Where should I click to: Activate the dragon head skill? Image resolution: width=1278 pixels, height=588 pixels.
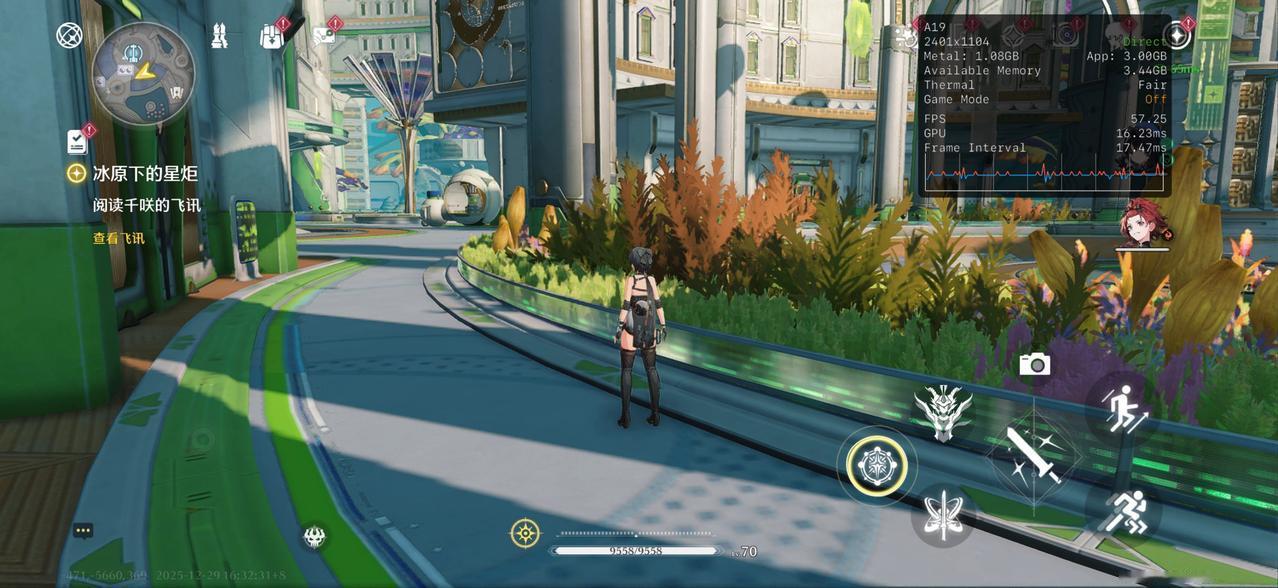942,412
